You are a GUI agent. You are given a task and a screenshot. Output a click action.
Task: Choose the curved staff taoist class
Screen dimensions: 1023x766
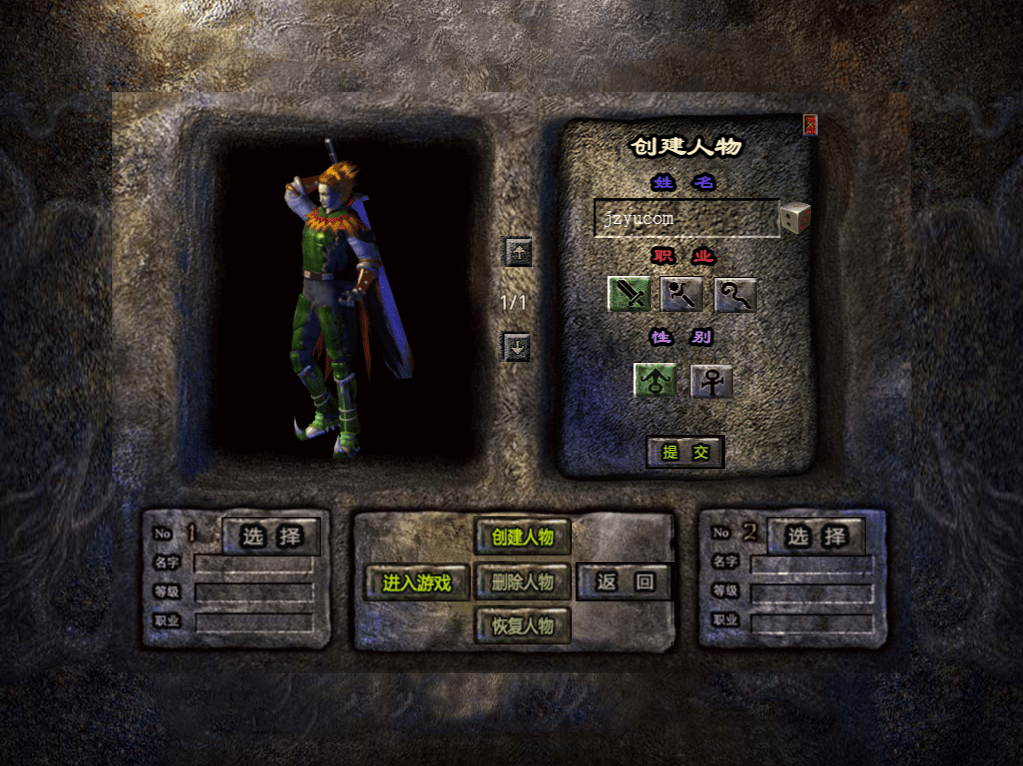[x=735, y=294]
